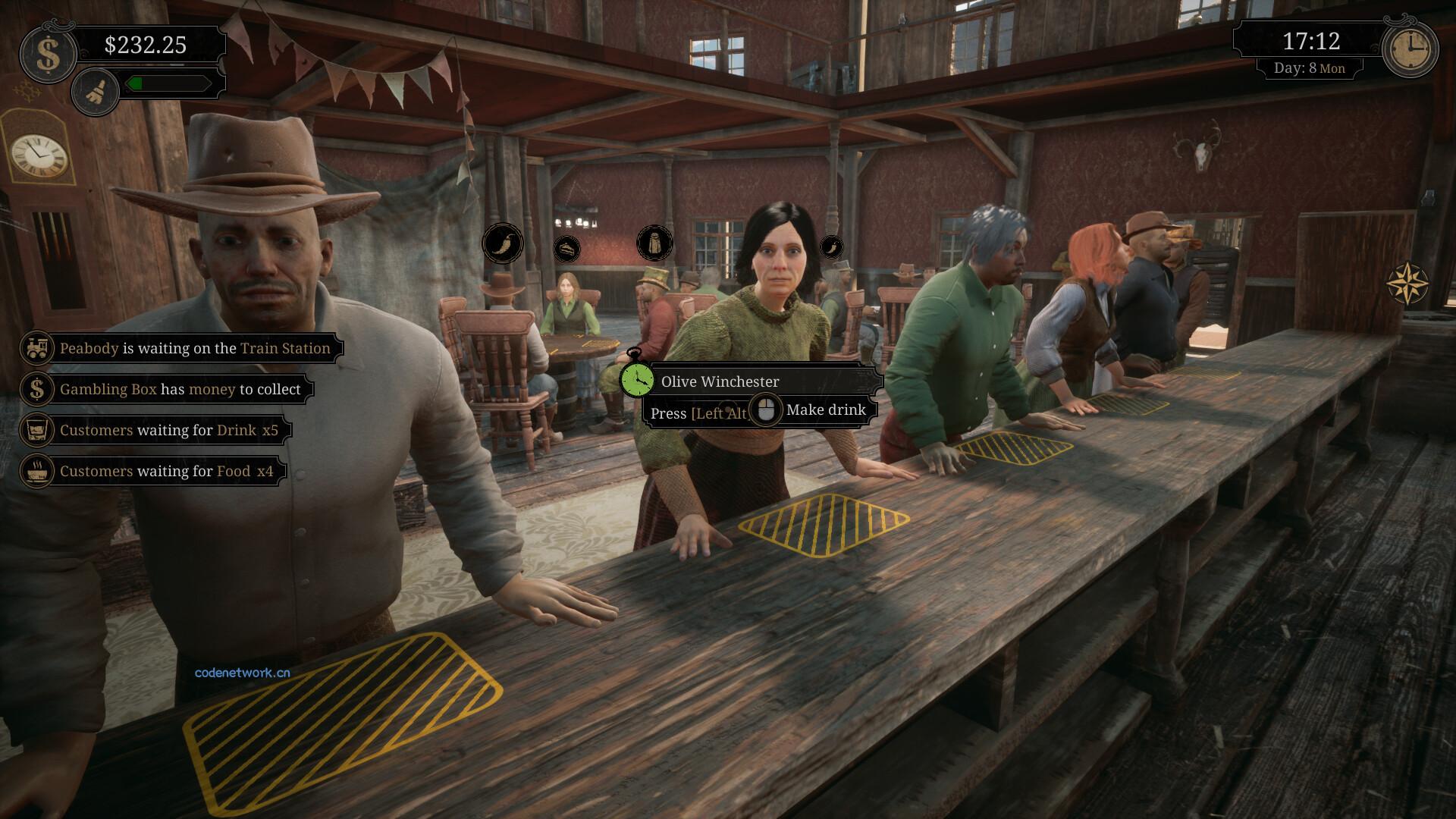Select the Peabody Train Station notification
Viewport: 1456px width, 819px height.
tap(182, 348)
